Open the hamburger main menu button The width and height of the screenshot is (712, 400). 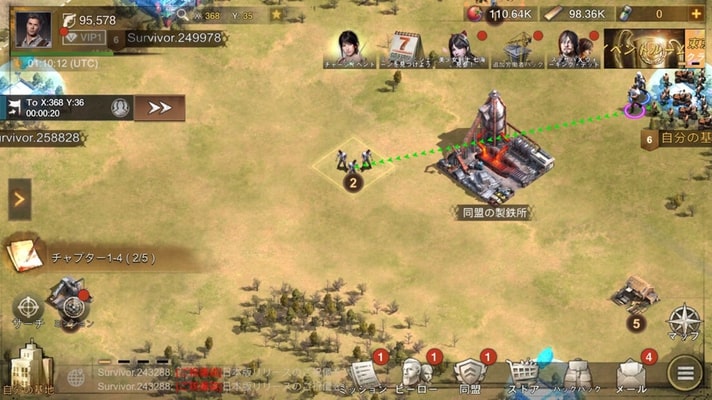pos(685,375)
